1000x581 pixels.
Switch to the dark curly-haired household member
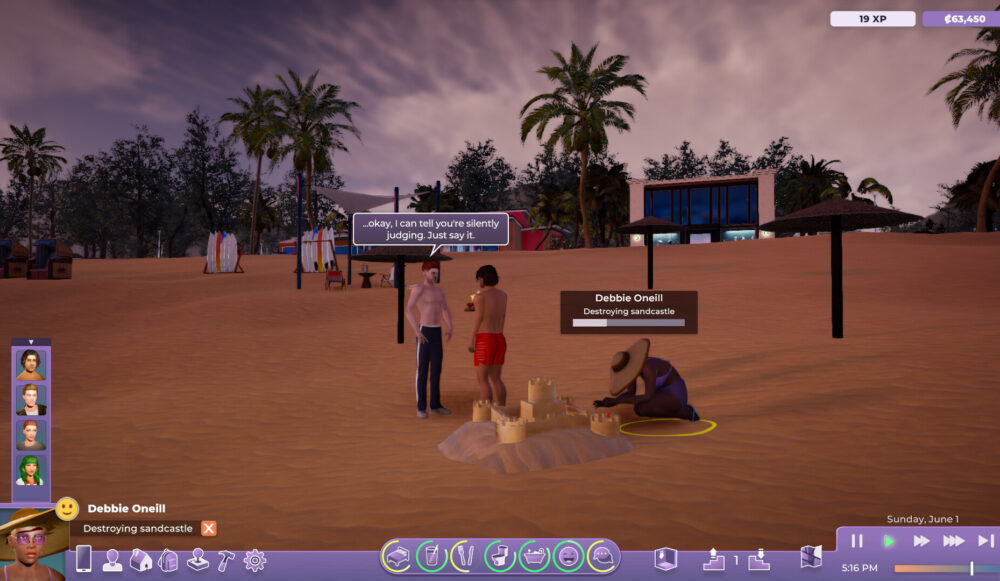click(31, 364)
